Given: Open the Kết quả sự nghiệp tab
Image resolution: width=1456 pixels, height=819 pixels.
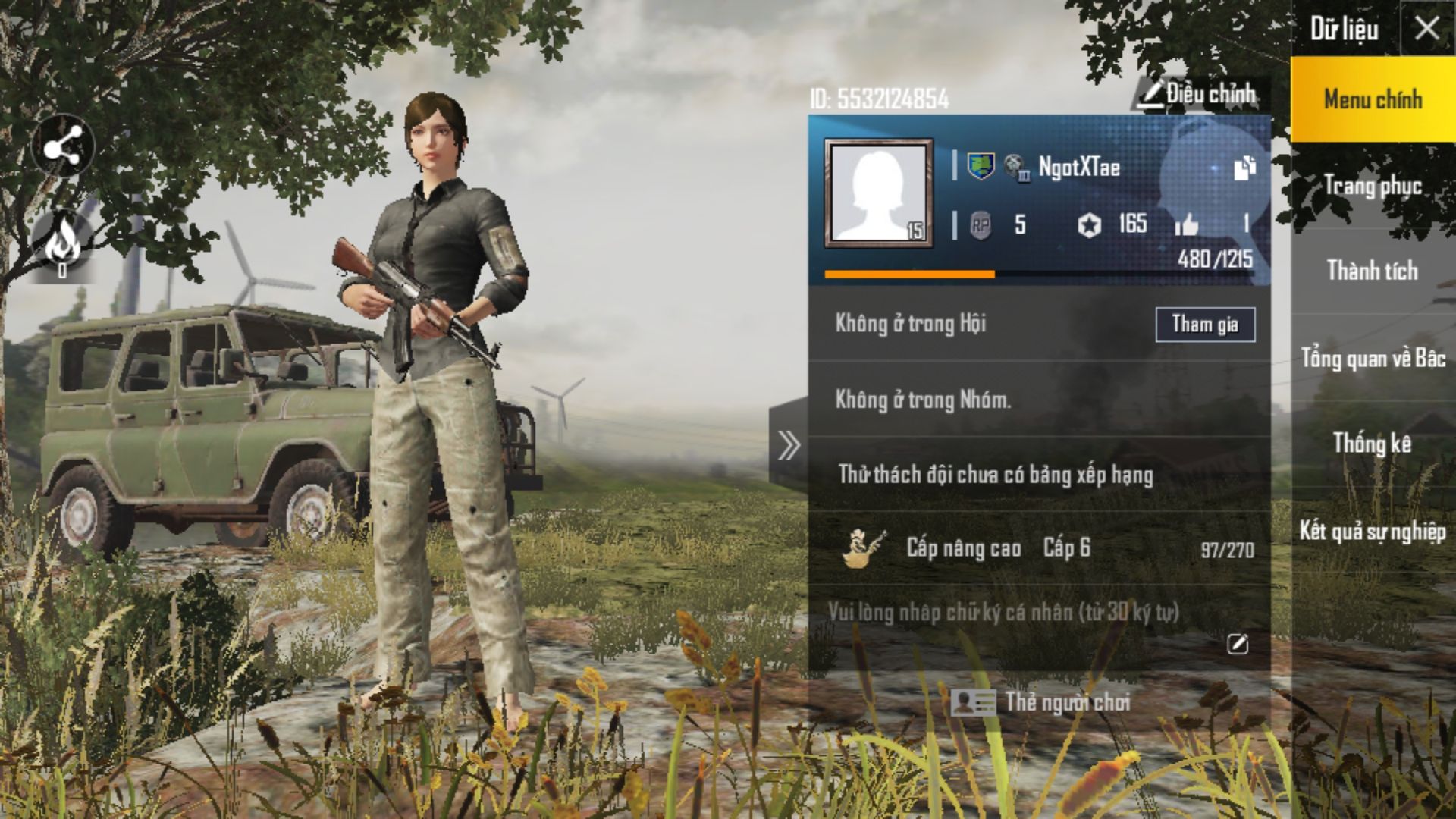Looking at the screenshot, I should point(1373,531).
